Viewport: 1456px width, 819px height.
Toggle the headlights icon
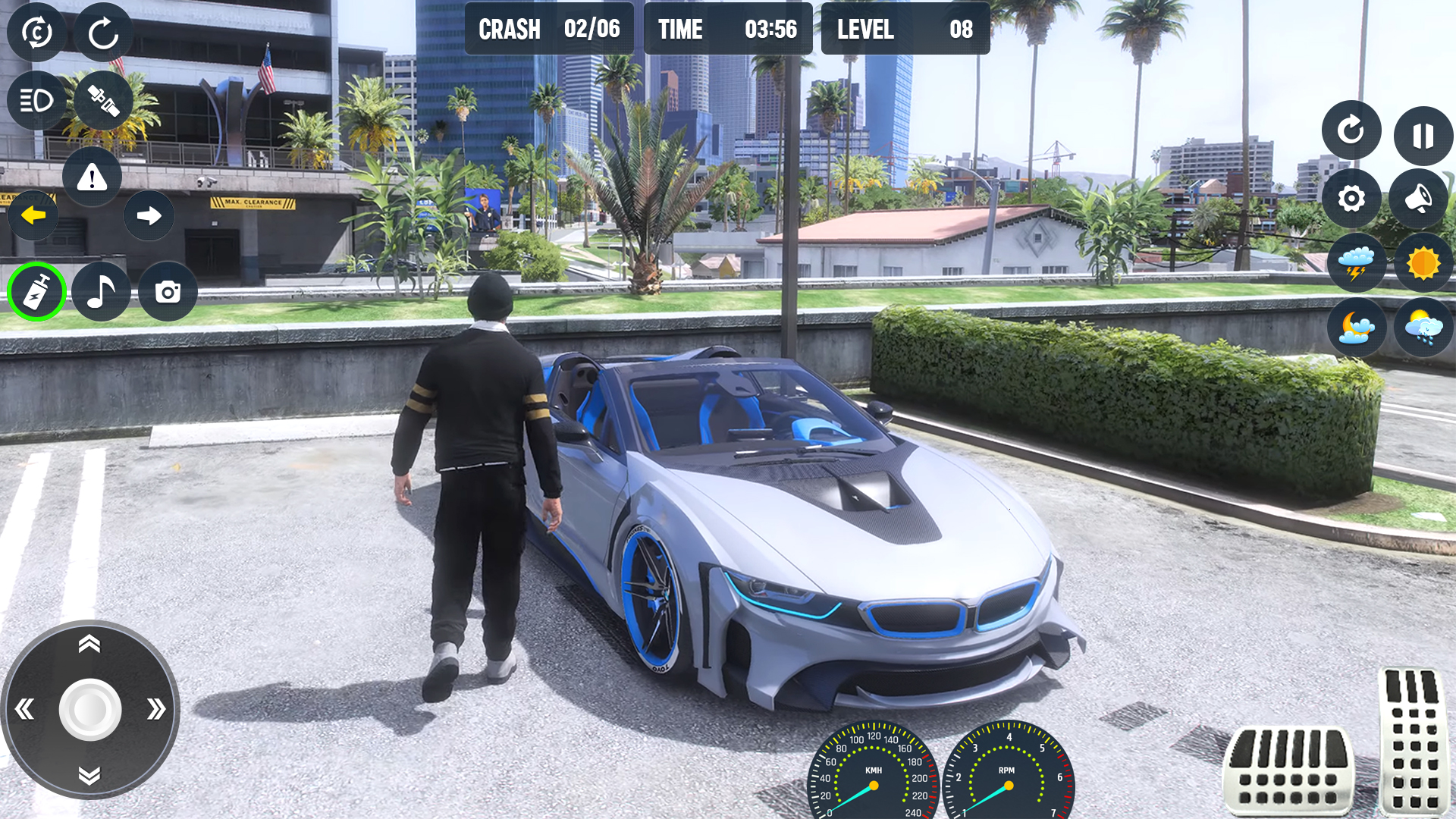[x=36, y=100]
